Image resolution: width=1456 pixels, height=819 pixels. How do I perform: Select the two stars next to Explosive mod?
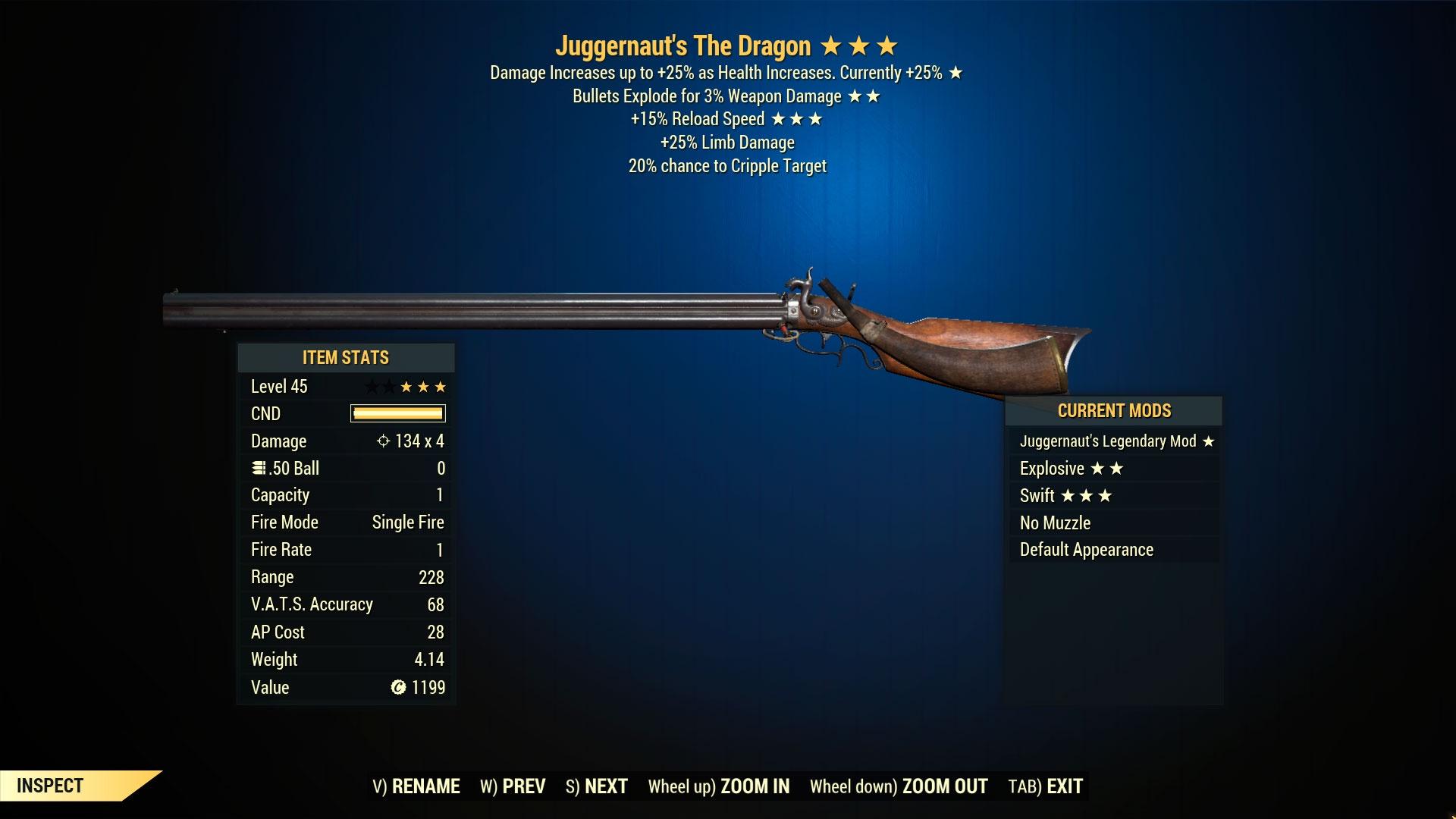point(1106,468)
